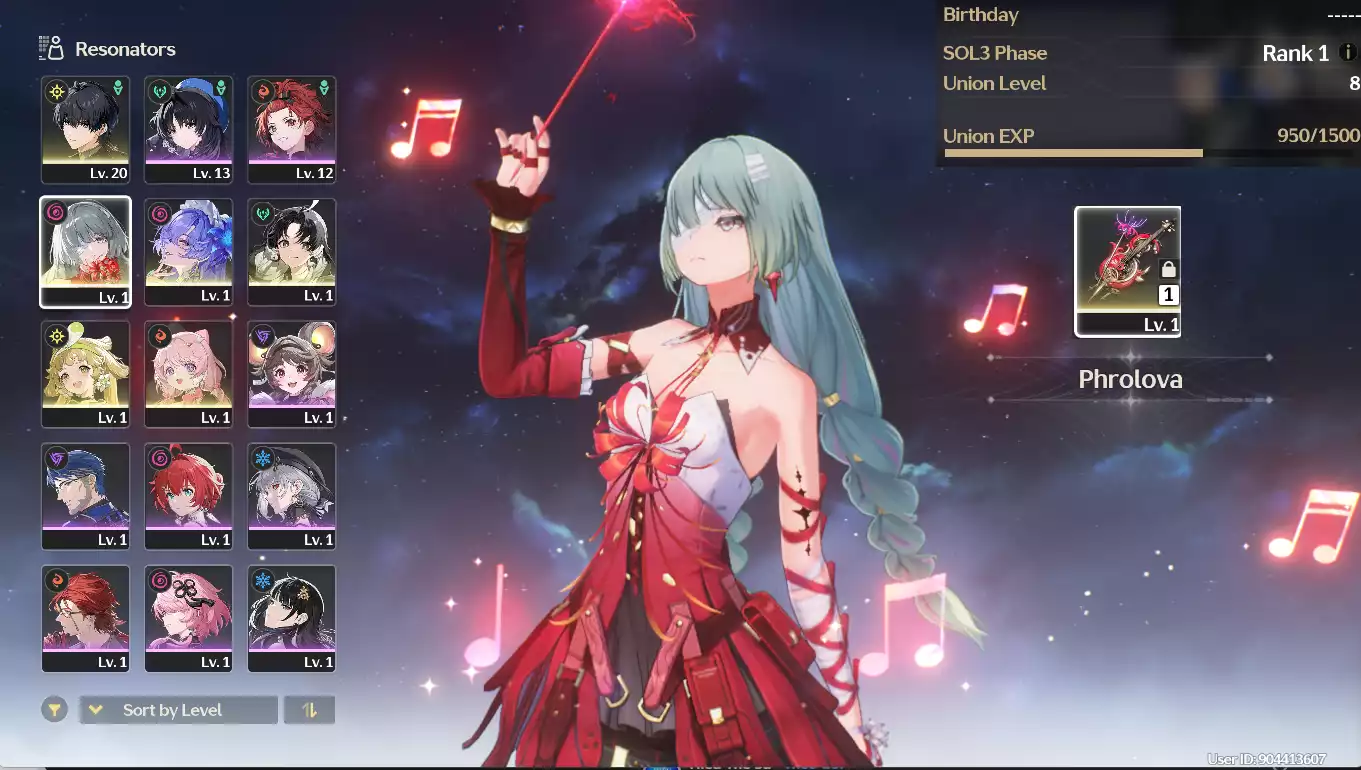Viewport: 1361px width, 770px height.
Task: Select the brown-haired resonator with round buns
Action: pyautogui.click(x=292, y=374)
